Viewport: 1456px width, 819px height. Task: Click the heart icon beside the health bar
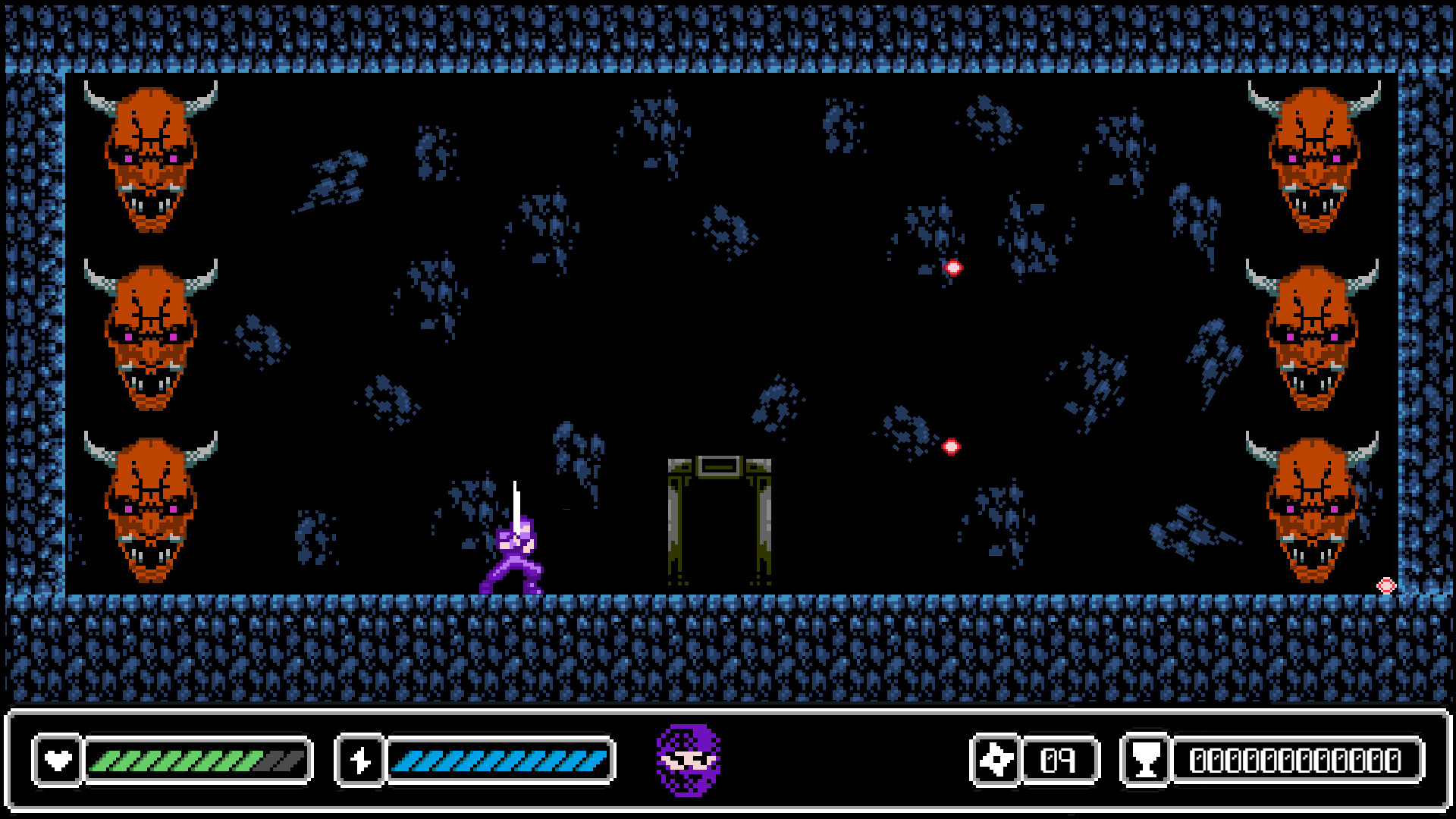point(59,761)
